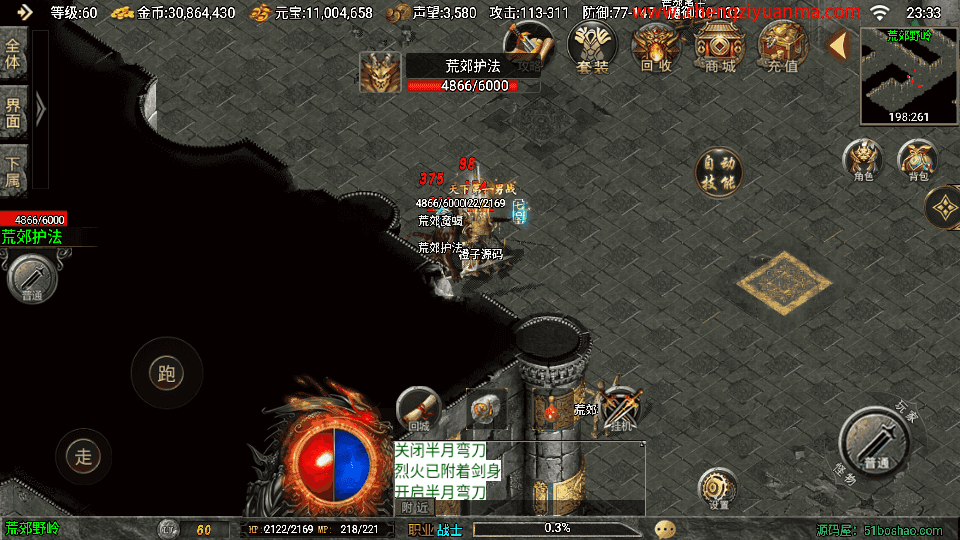Open the 攻略 strategy guide icon

529,47
